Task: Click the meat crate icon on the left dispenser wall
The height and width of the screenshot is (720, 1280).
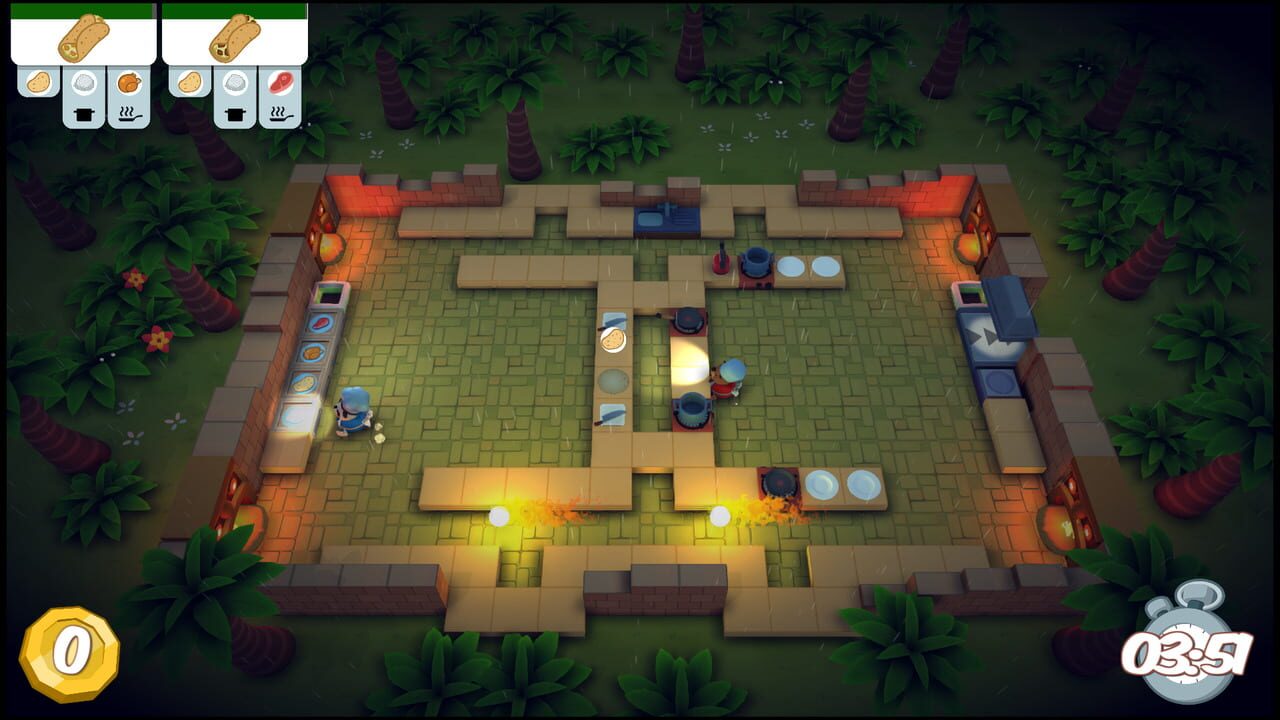Action: [x=319, y=323]
